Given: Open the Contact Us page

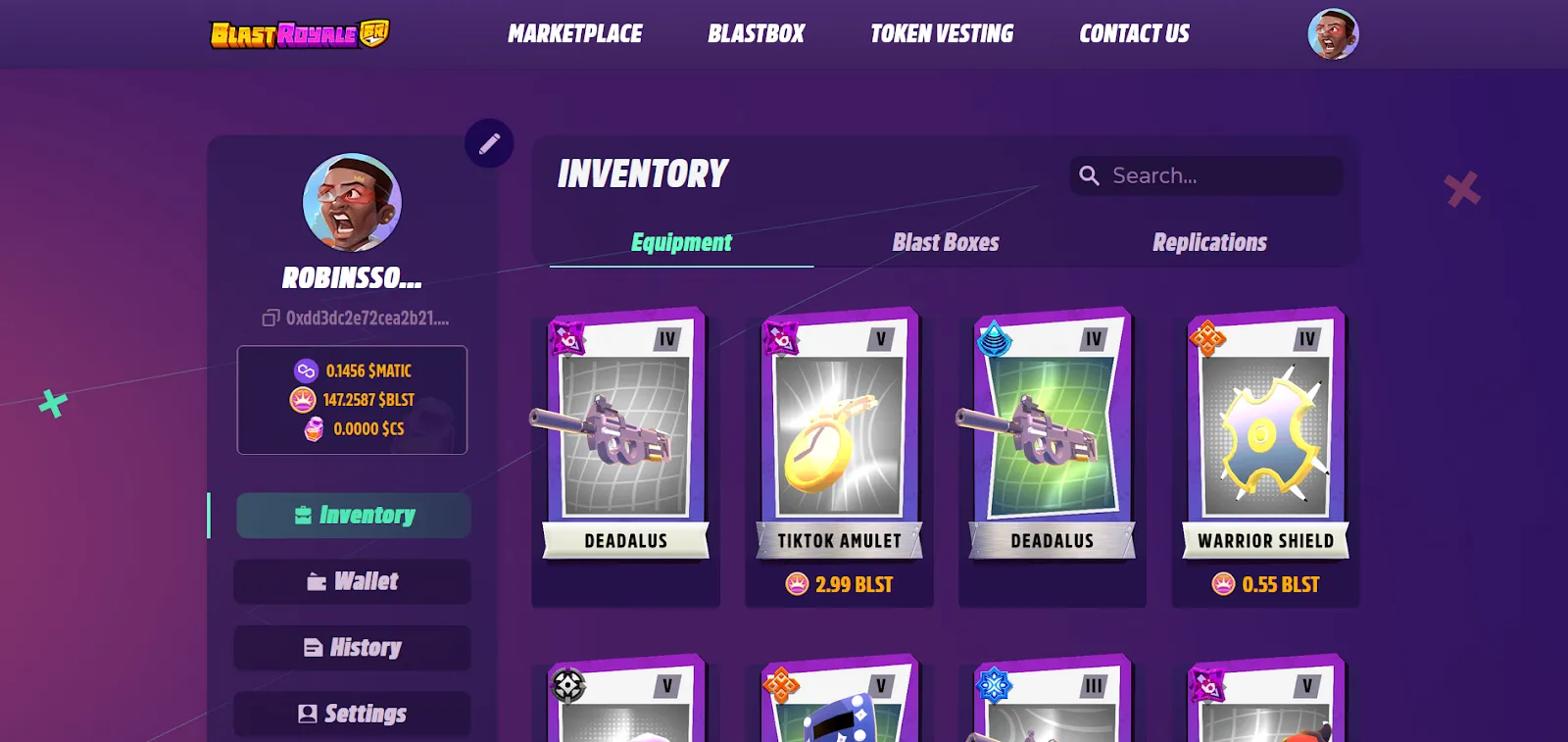Looking at the screenshot, I should 1134,33.
